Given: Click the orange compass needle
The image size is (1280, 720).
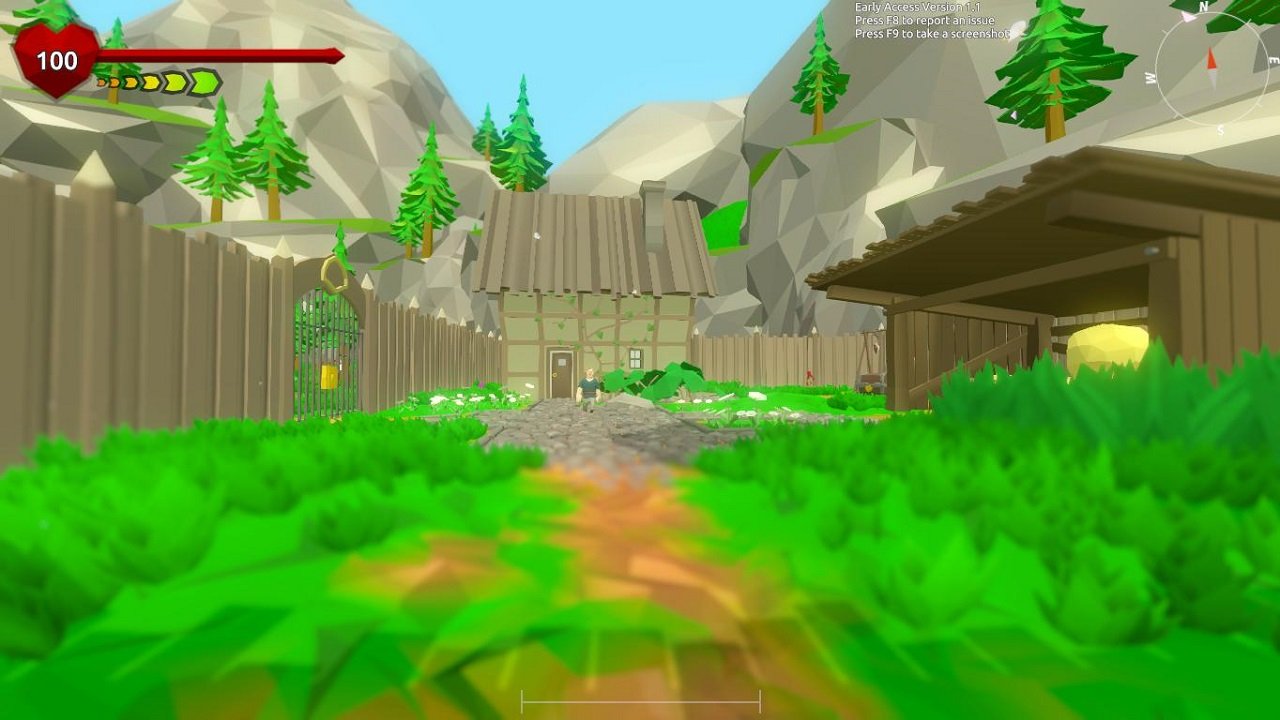Looking at the screenshot, I should coord(1212,58).
